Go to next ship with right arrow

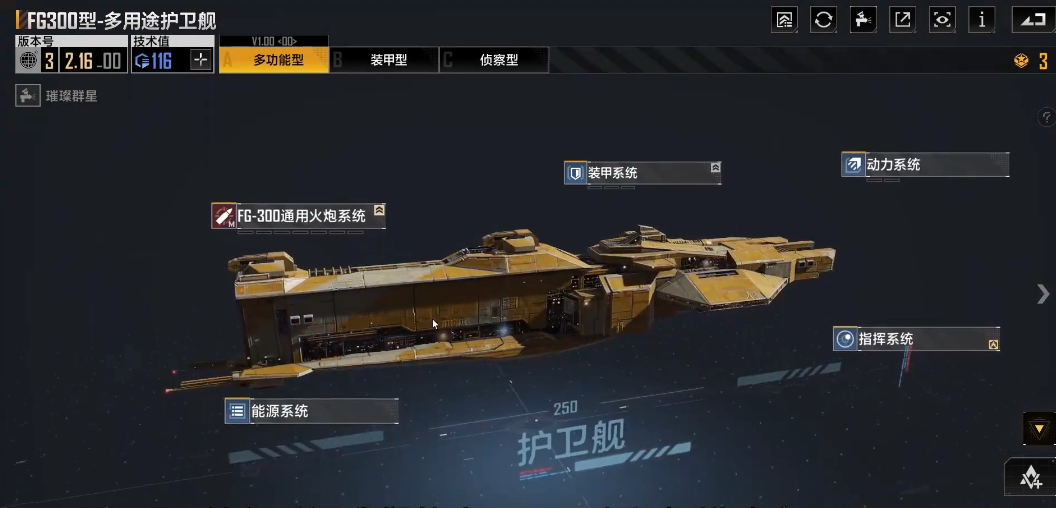point(1042,292)
